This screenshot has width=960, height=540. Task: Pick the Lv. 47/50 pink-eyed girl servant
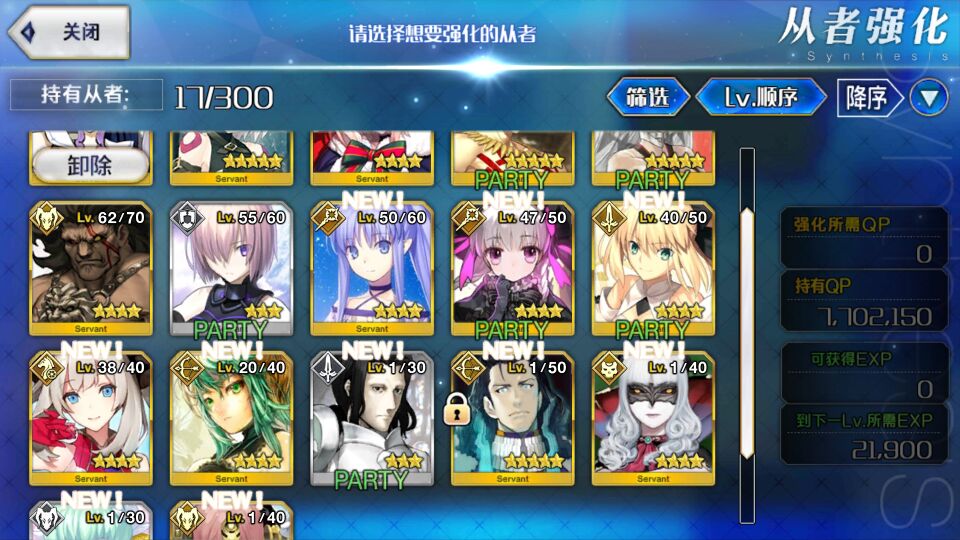coord(512,269)
